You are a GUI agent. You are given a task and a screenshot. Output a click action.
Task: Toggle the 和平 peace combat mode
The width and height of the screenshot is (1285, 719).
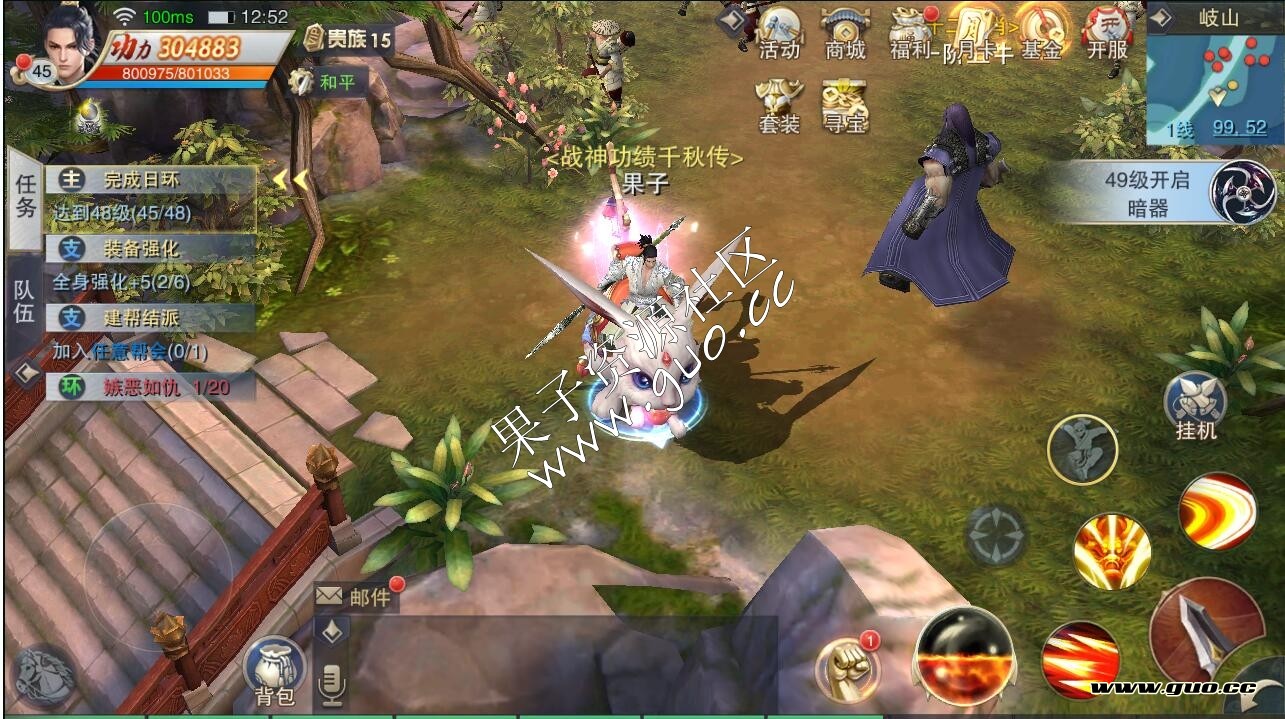coord(327,82)
